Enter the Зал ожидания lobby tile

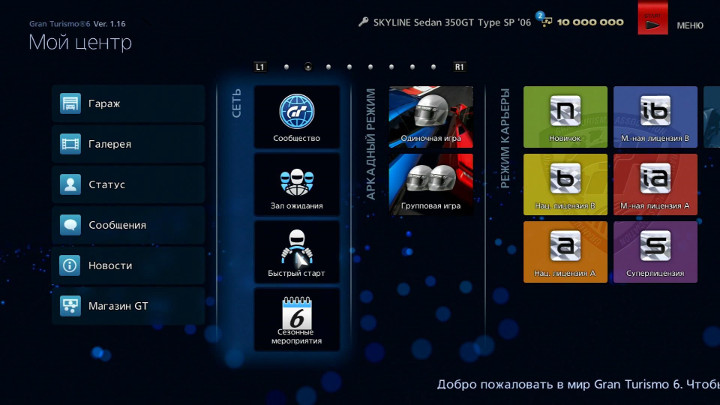pos(296,184)
